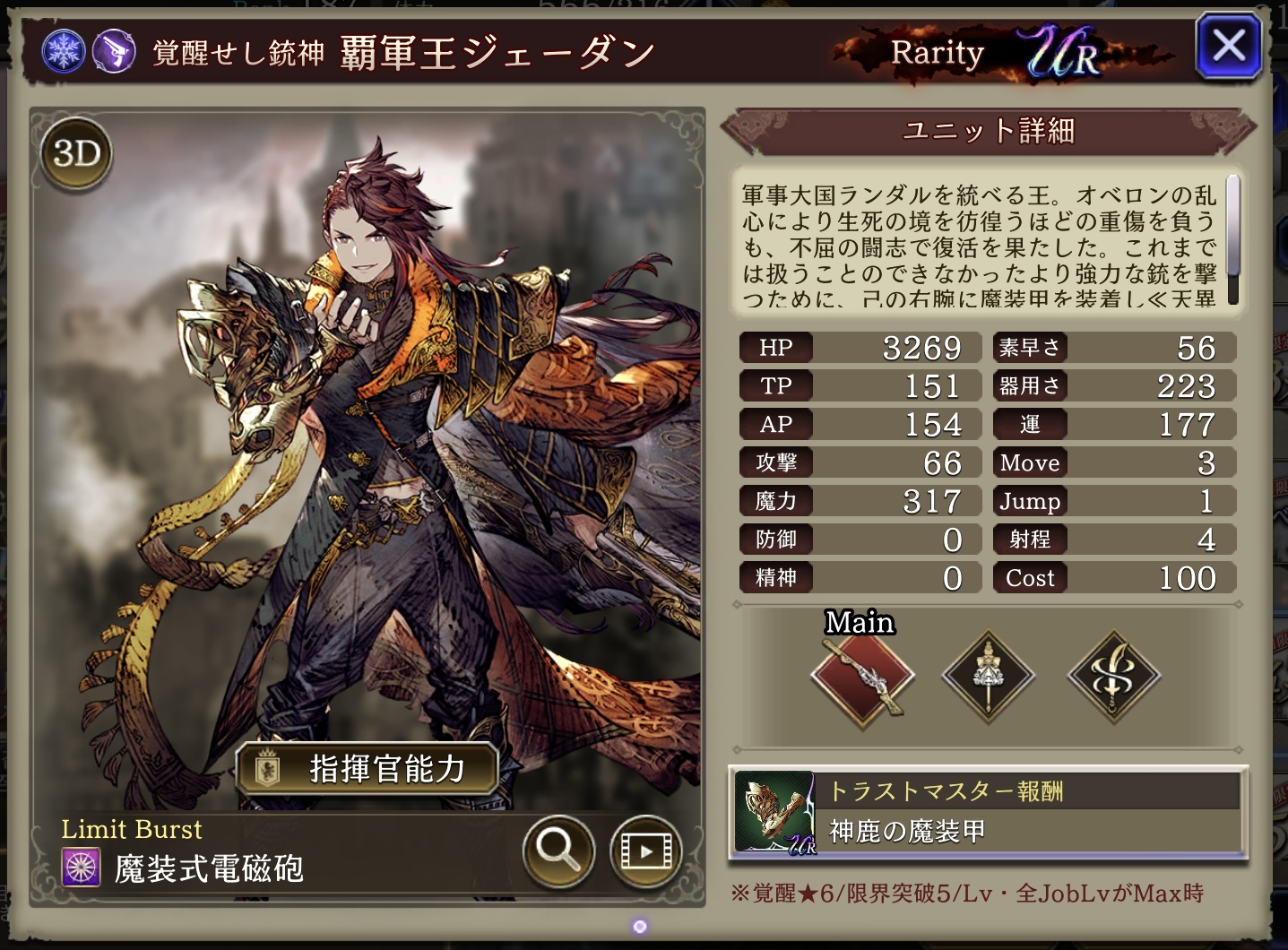
Task: Select the Main job gun icon
Action: tap(862, 675)
